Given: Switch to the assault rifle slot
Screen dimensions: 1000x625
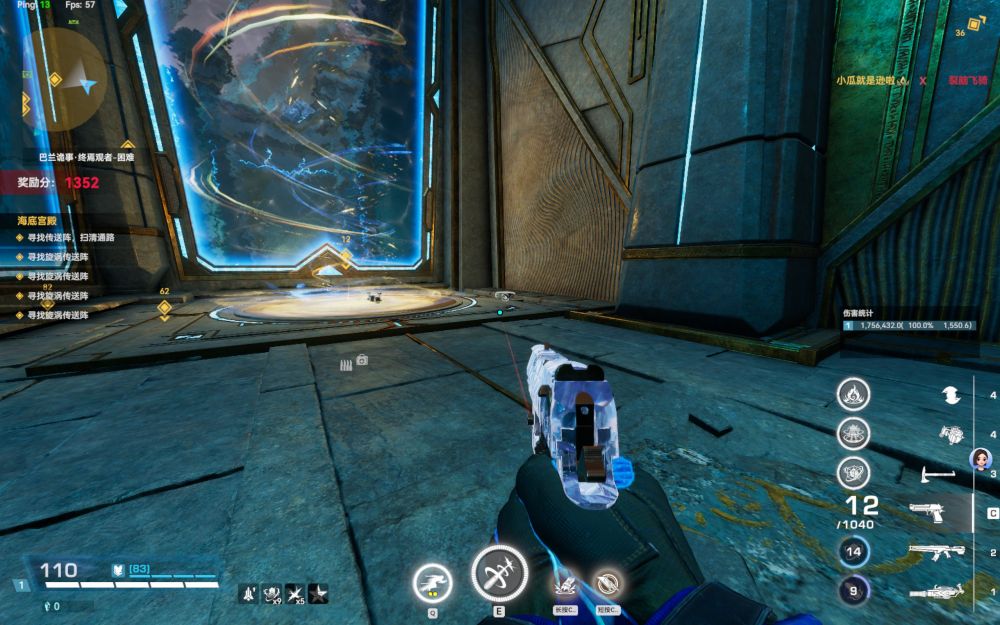Looking at the screenshot, I should tap(936, 552).
